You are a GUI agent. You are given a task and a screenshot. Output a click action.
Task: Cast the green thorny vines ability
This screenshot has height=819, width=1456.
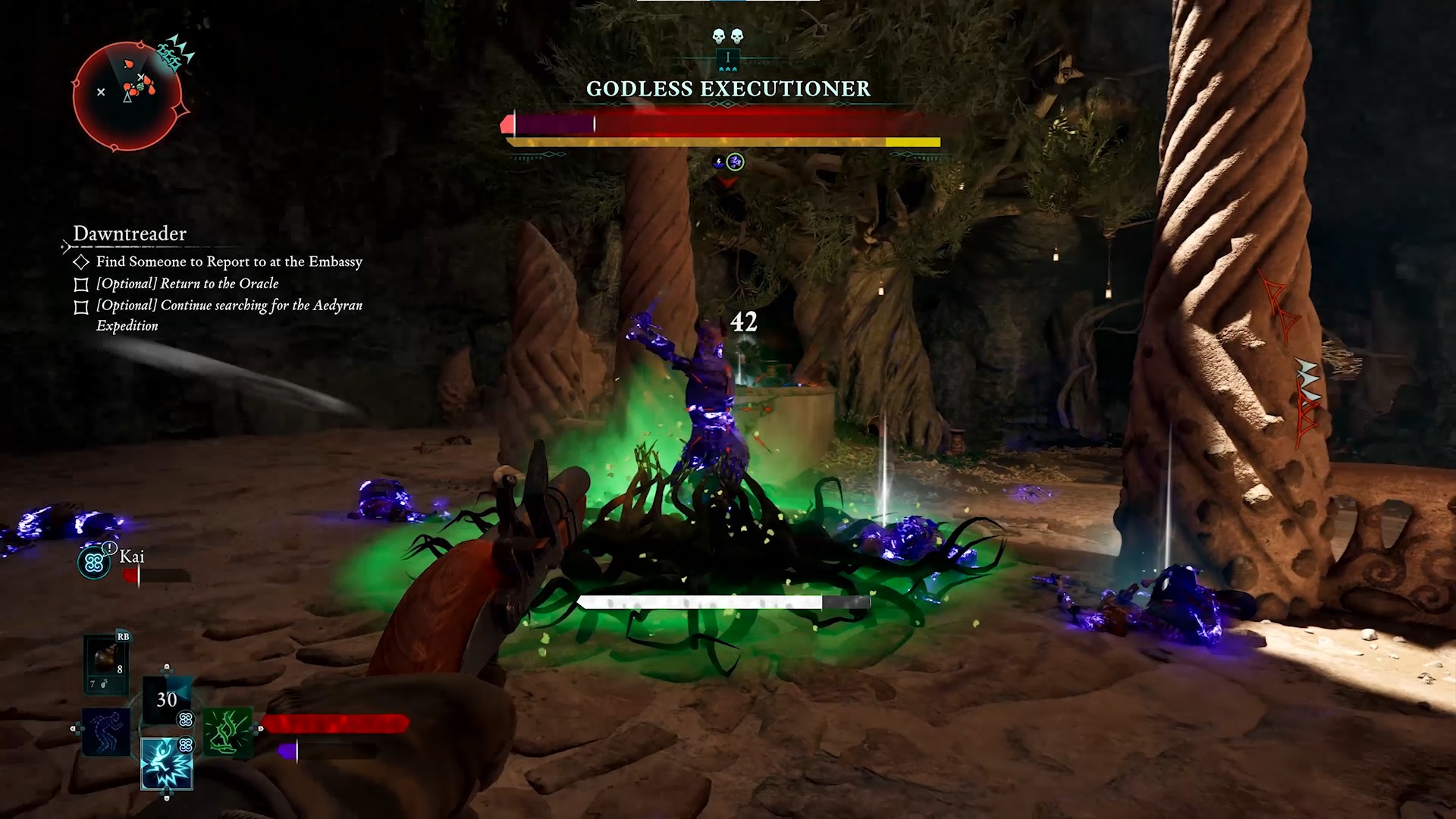pyautogui.click(x=227, y=731)
